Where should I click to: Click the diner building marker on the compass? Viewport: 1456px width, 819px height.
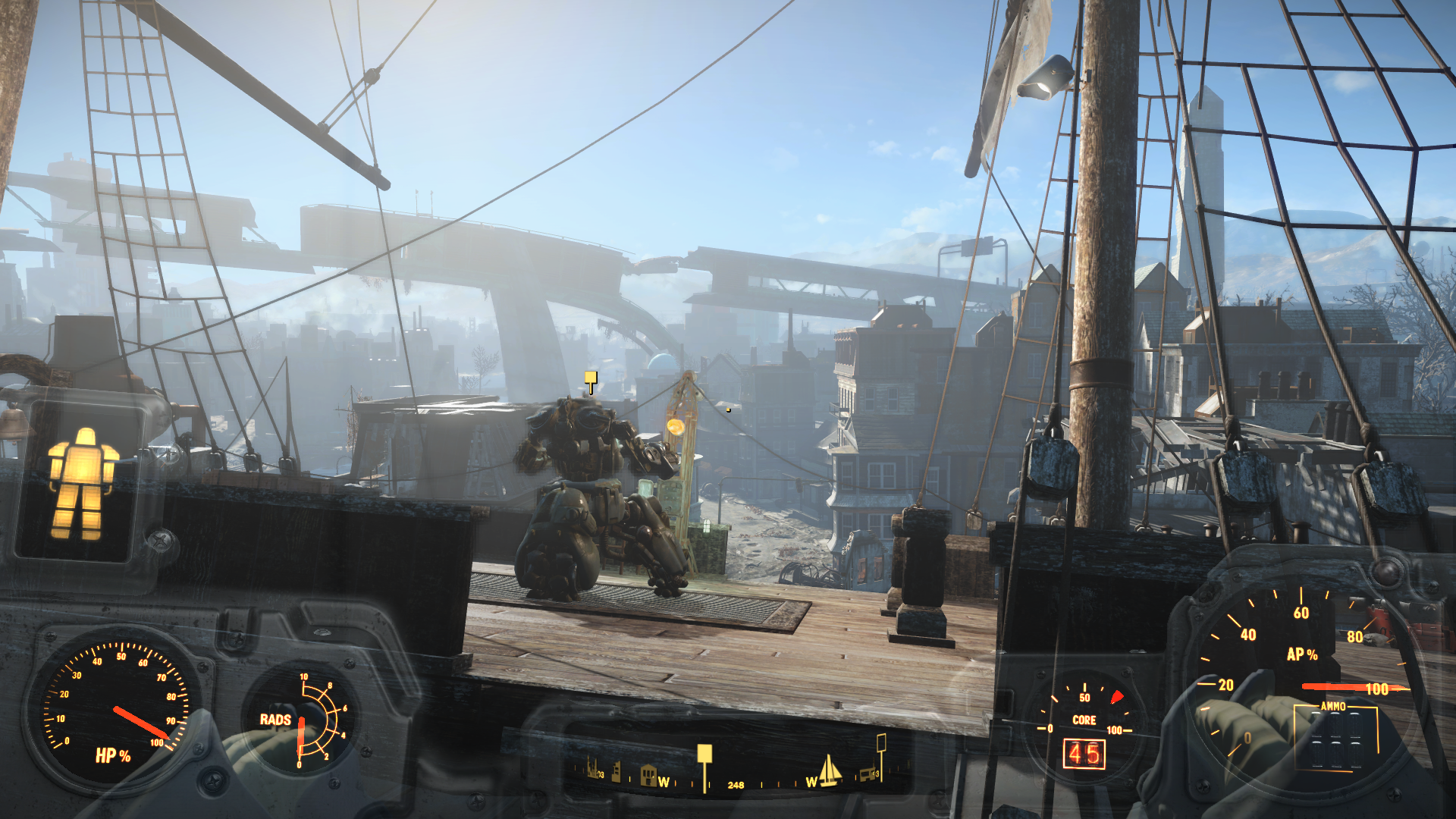point(866,775)
